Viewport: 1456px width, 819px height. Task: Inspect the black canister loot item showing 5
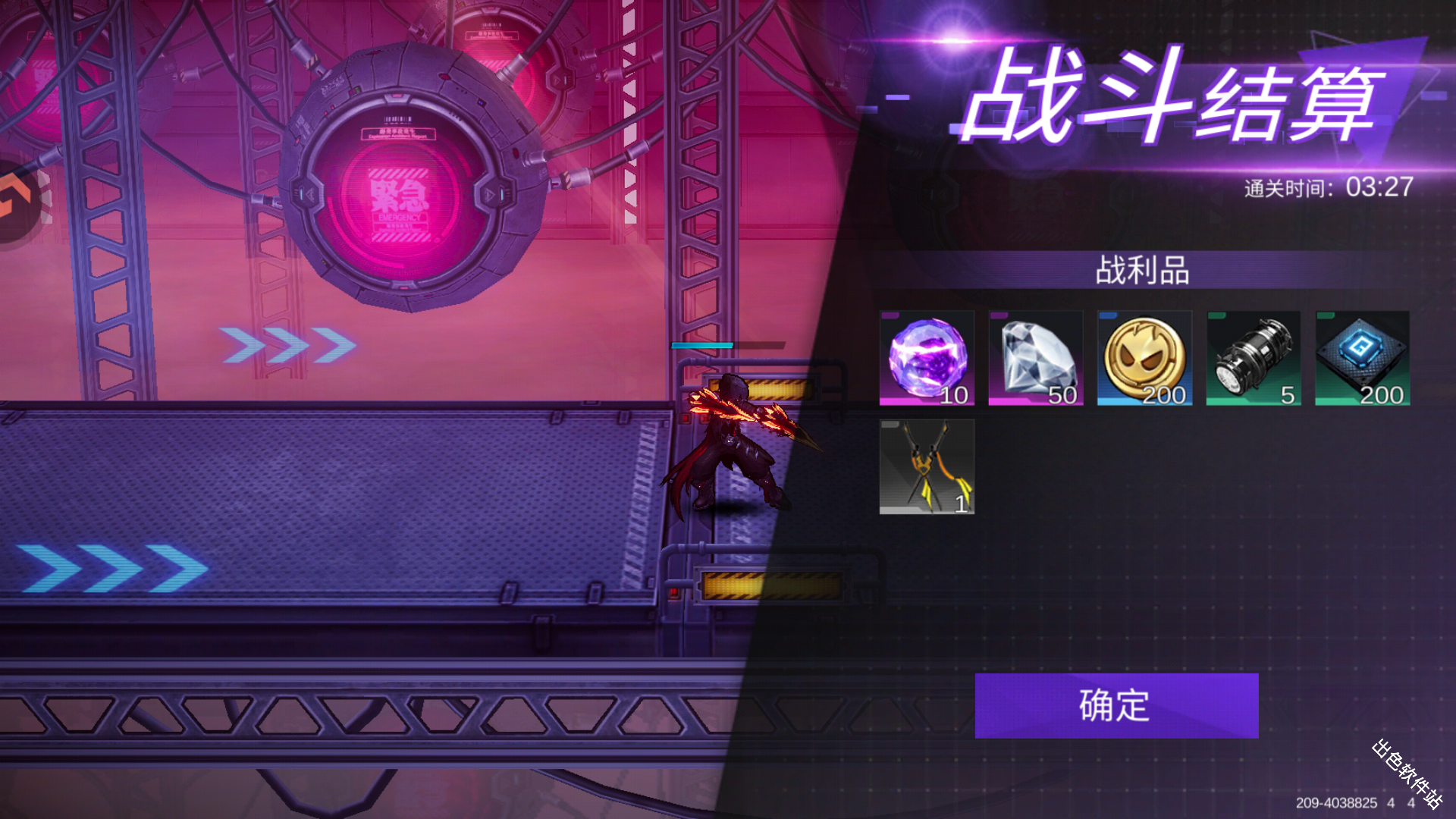pos(1254,356)
